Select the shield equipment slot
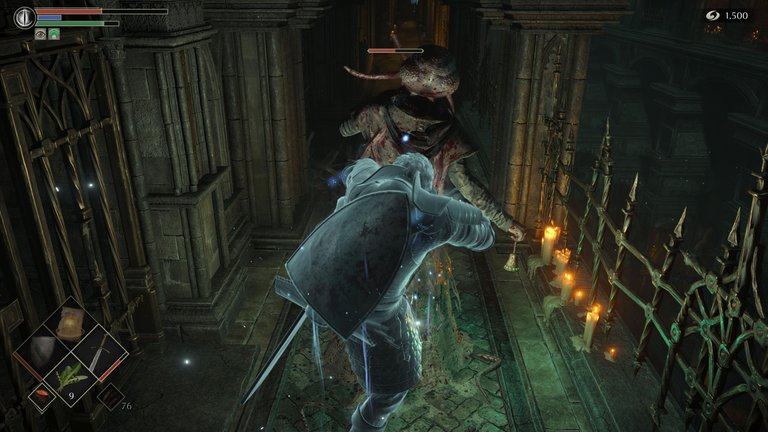This screenshot has height=432, width=768. tap(40, 350)
